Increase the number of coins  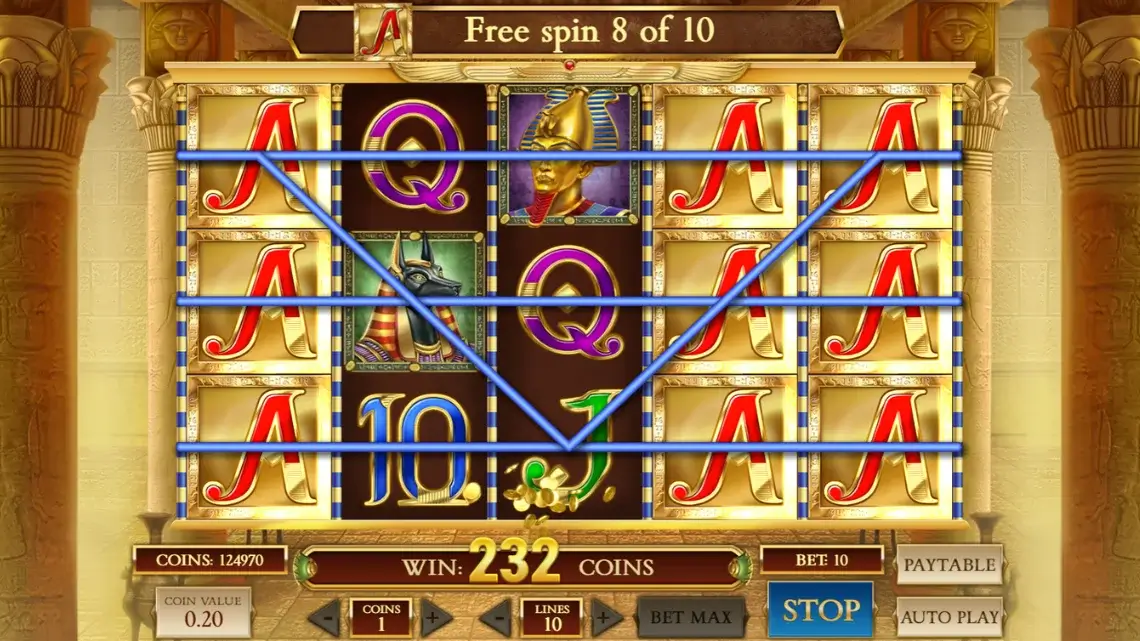pos(436,617)
